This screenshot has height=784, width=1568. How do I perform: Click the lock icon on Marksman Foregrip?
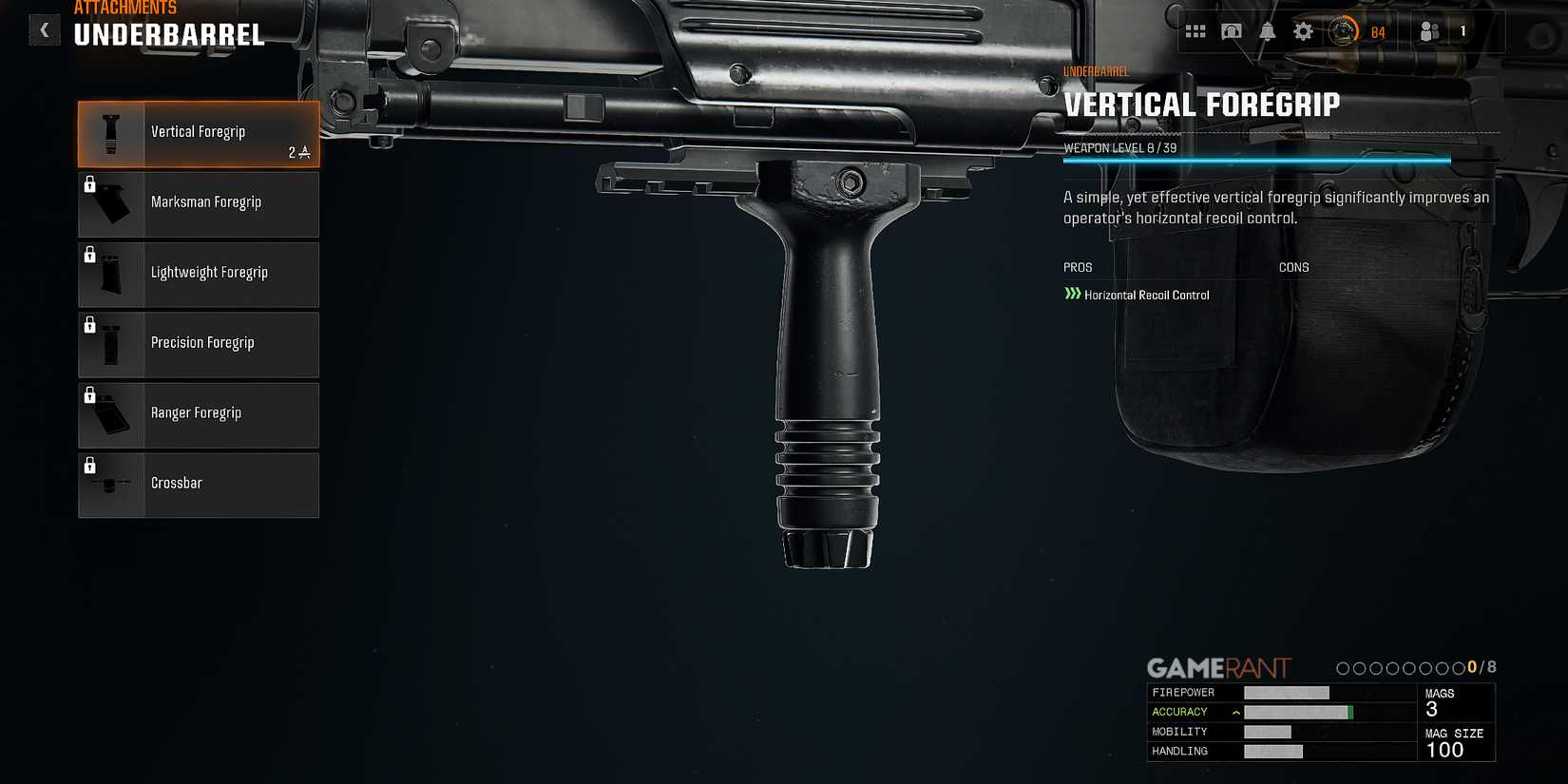coord(90,184)
